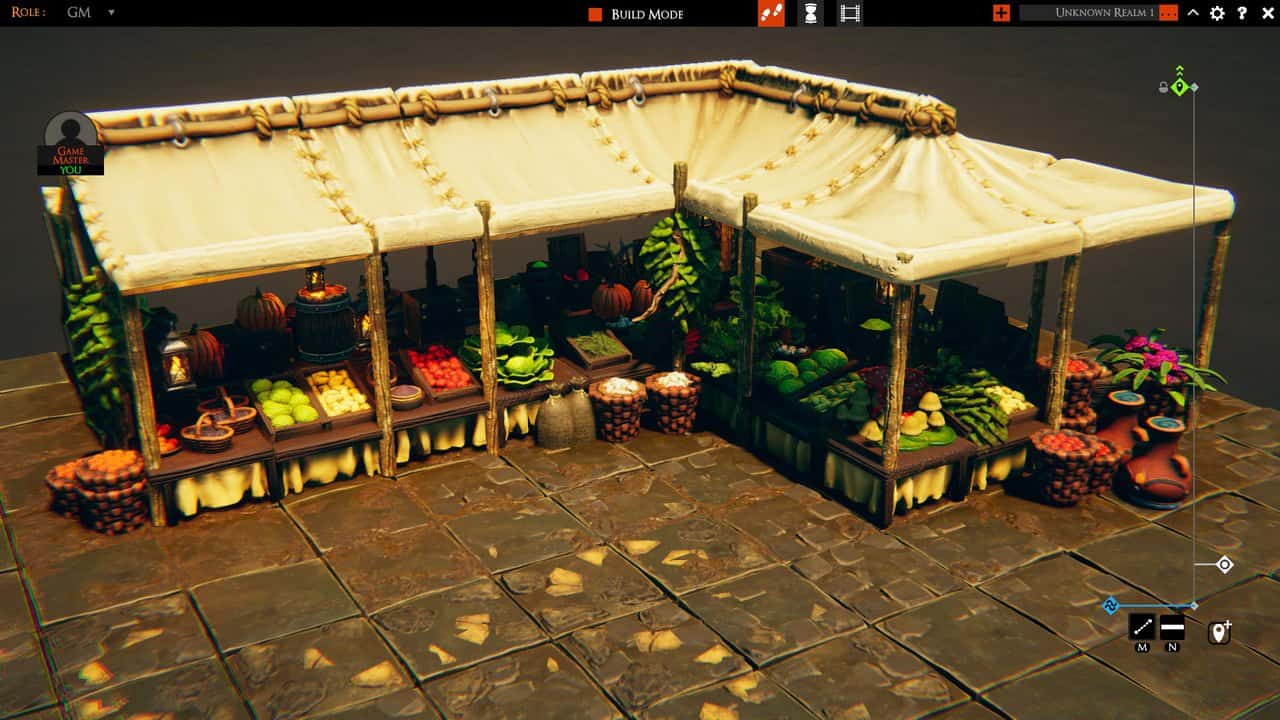Open cinematic mode via the film strip icon

tap(850, 15)
